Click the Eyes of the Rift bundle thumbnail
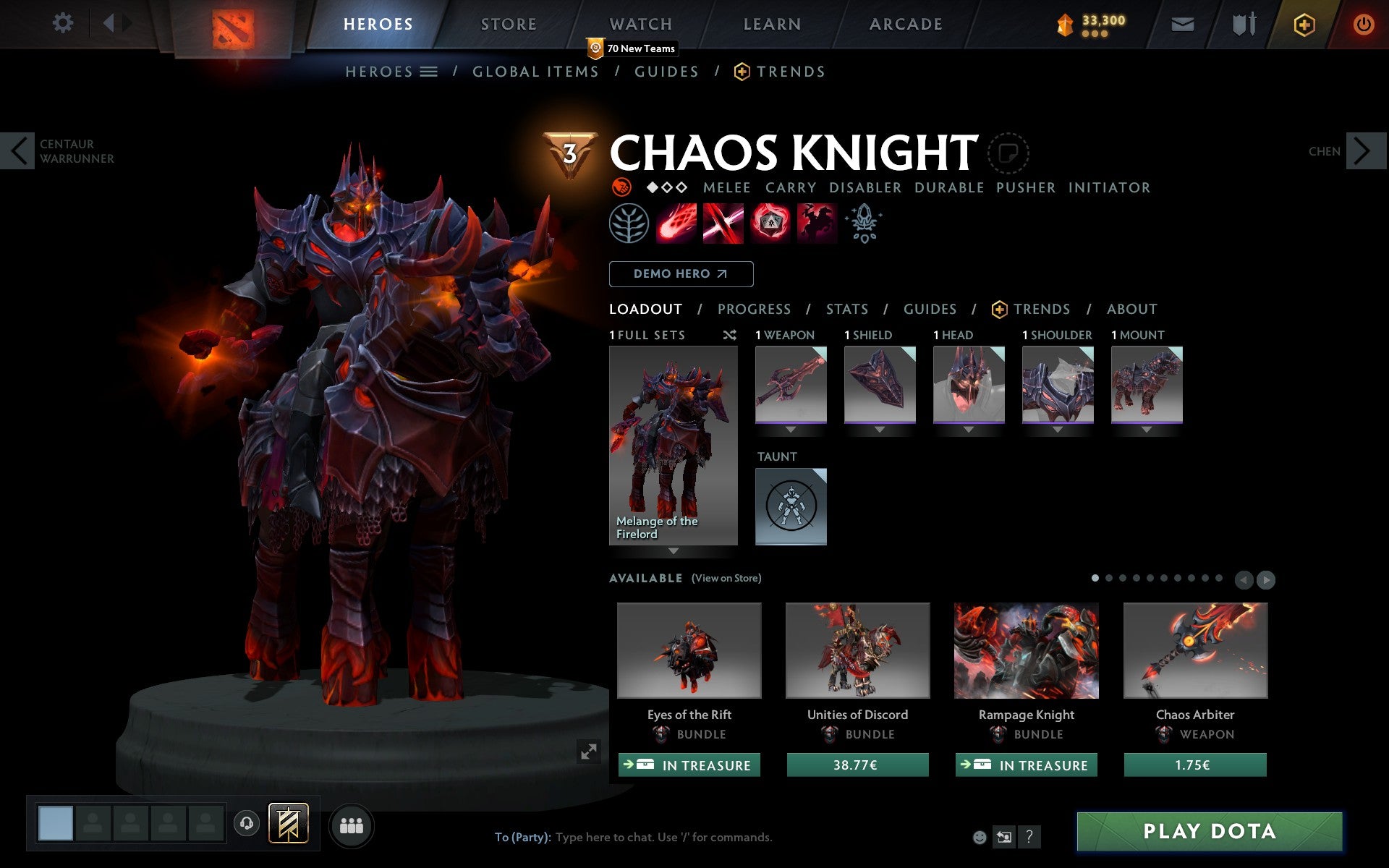 pos(689,650)
